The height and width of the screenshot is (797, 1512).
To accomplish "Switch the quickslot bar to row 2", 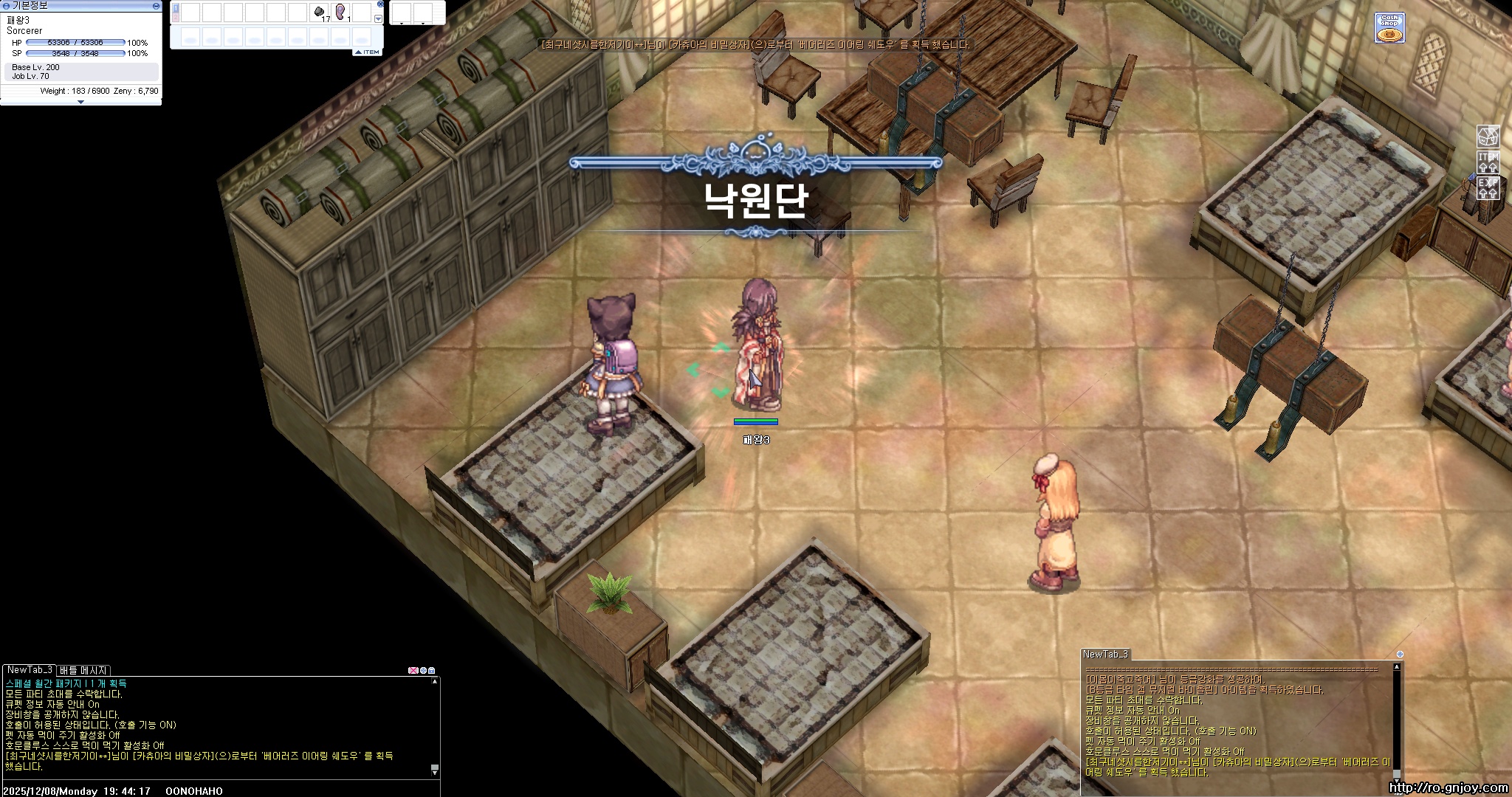I will tap(174, 15).
